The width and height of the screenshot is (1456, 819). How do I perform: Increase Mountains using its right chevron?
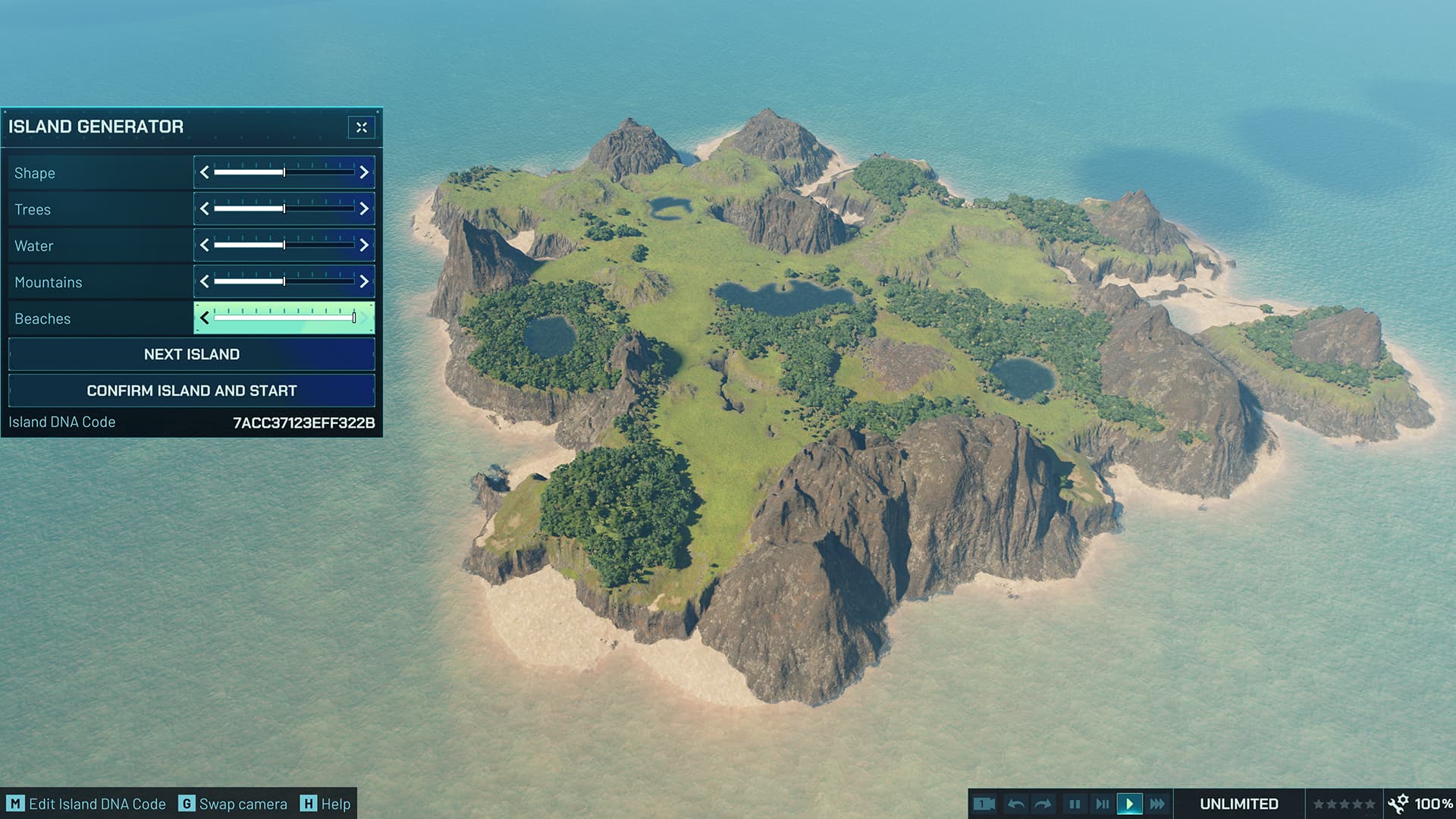tap(366, 281)
